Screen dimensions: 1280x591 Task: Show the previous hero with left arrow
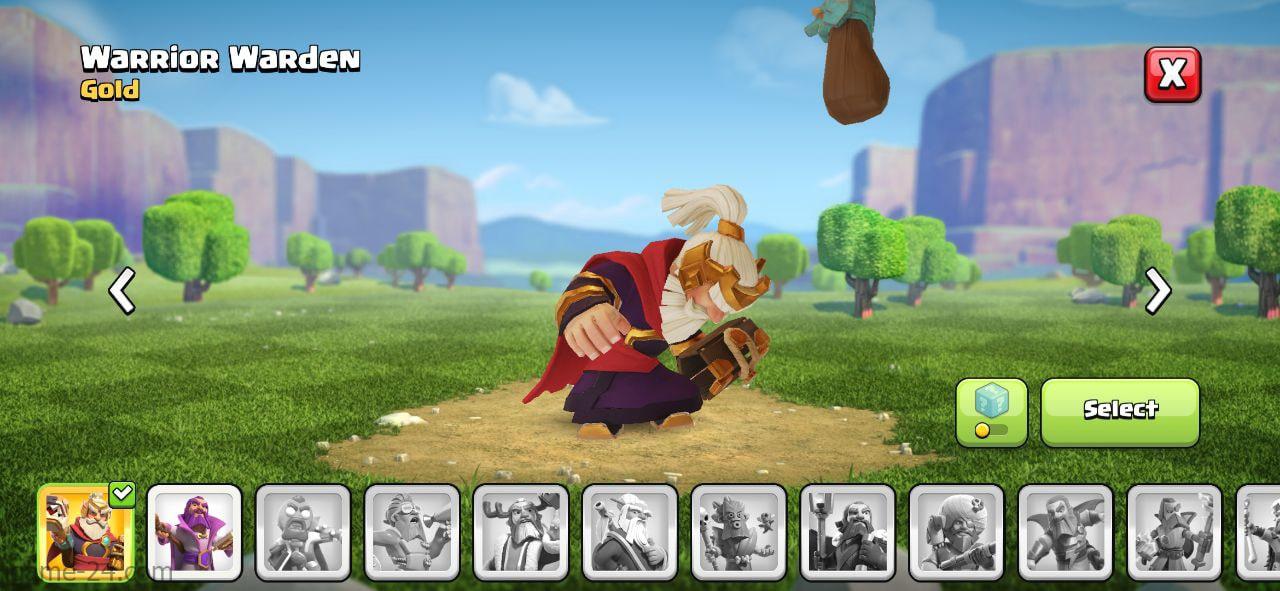pyautogui.click(x=122, y=292)
